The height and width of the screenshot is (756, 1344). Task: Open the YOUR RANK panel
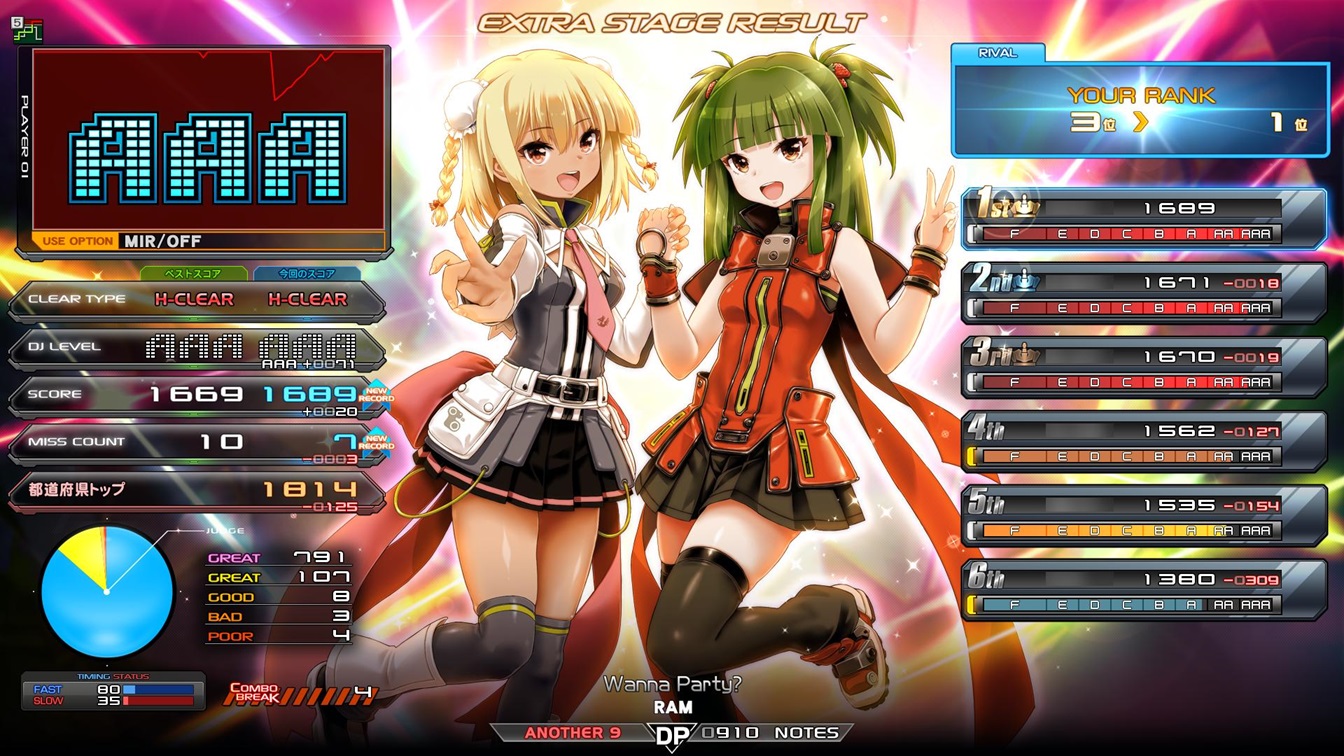(1140, 110)
